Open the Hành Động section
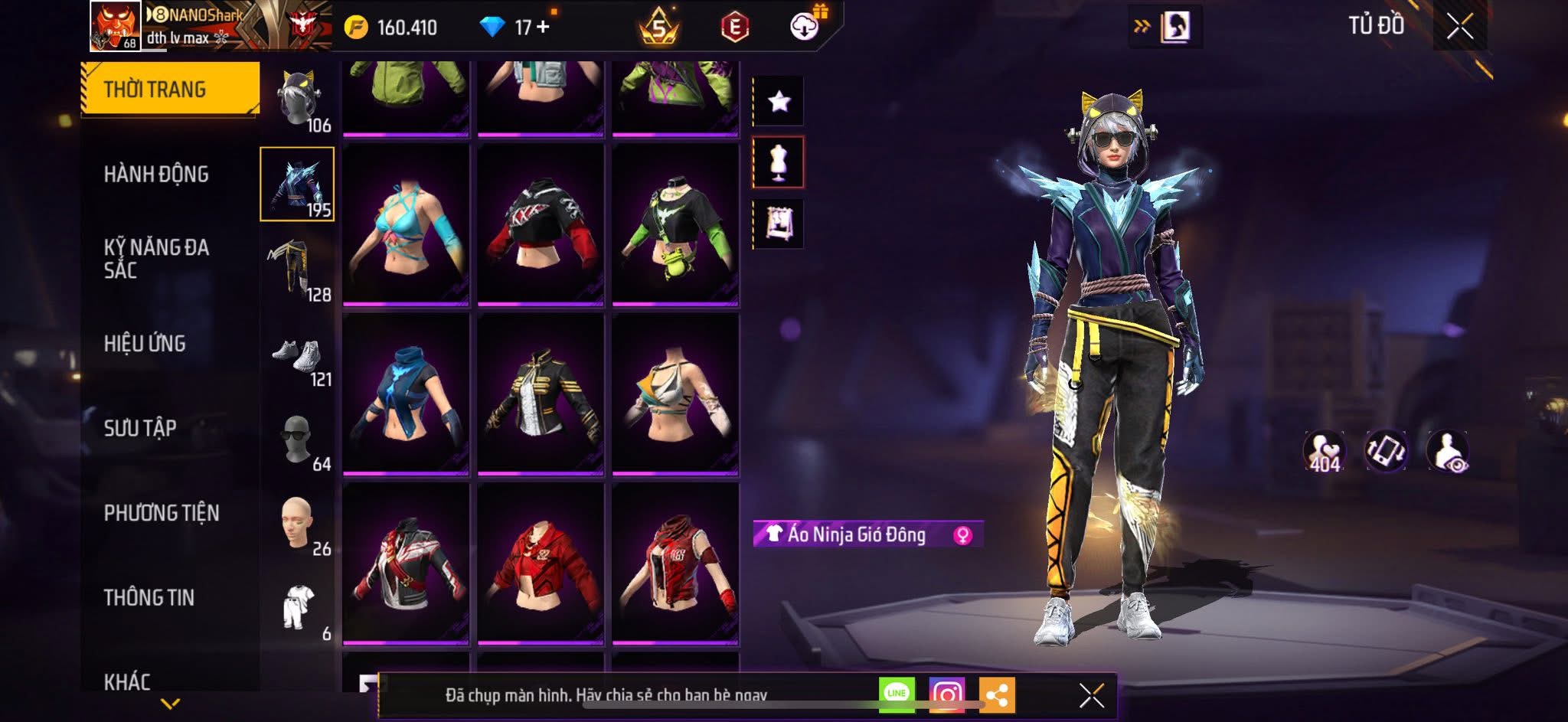Image resolution: width=1568 pixels, height=722 pixels. [156, 175]
